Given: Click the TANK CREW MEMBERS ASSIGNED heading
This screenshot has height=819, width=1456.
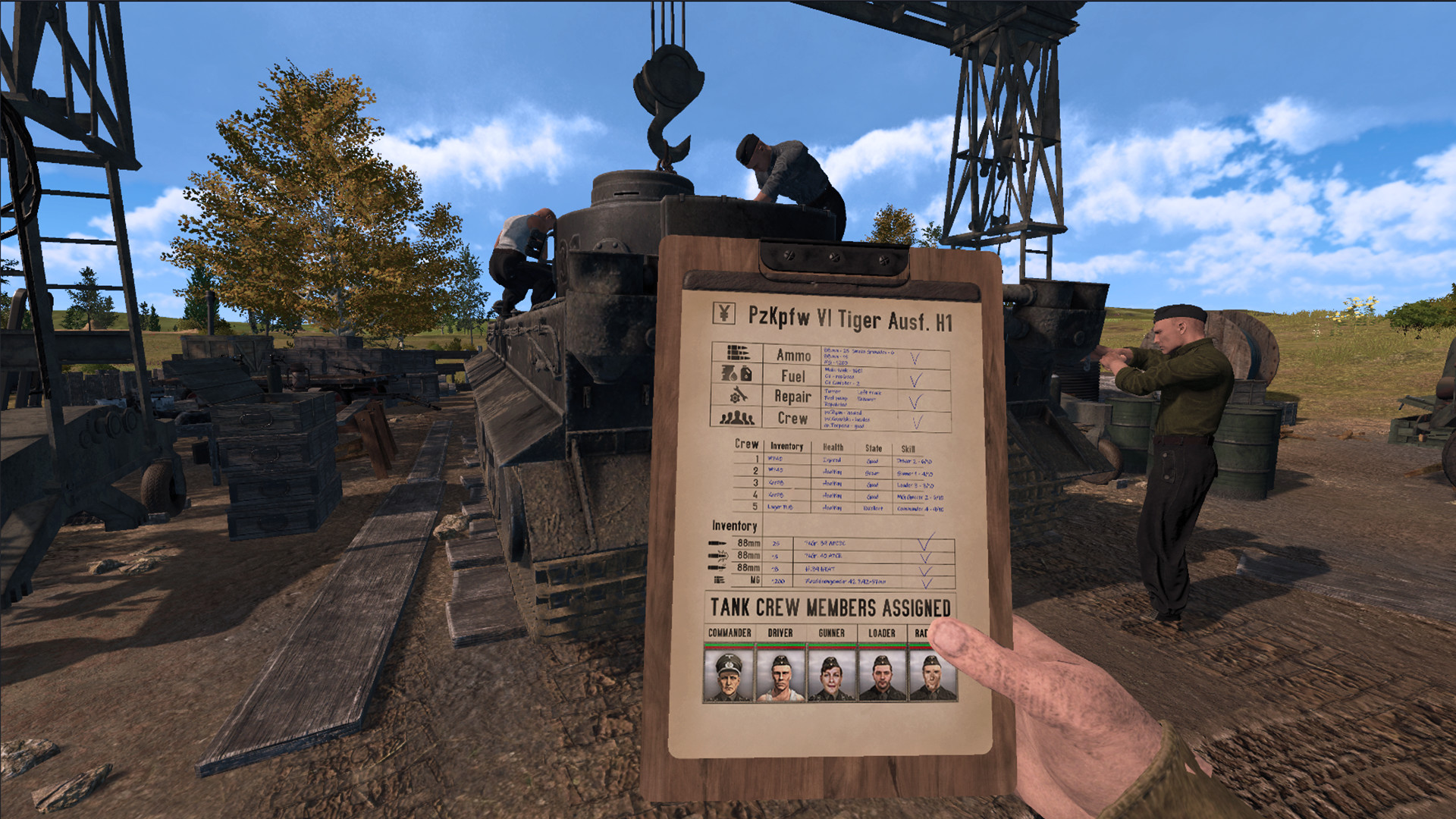Looking at the screenshot, I should coord(831,606).
